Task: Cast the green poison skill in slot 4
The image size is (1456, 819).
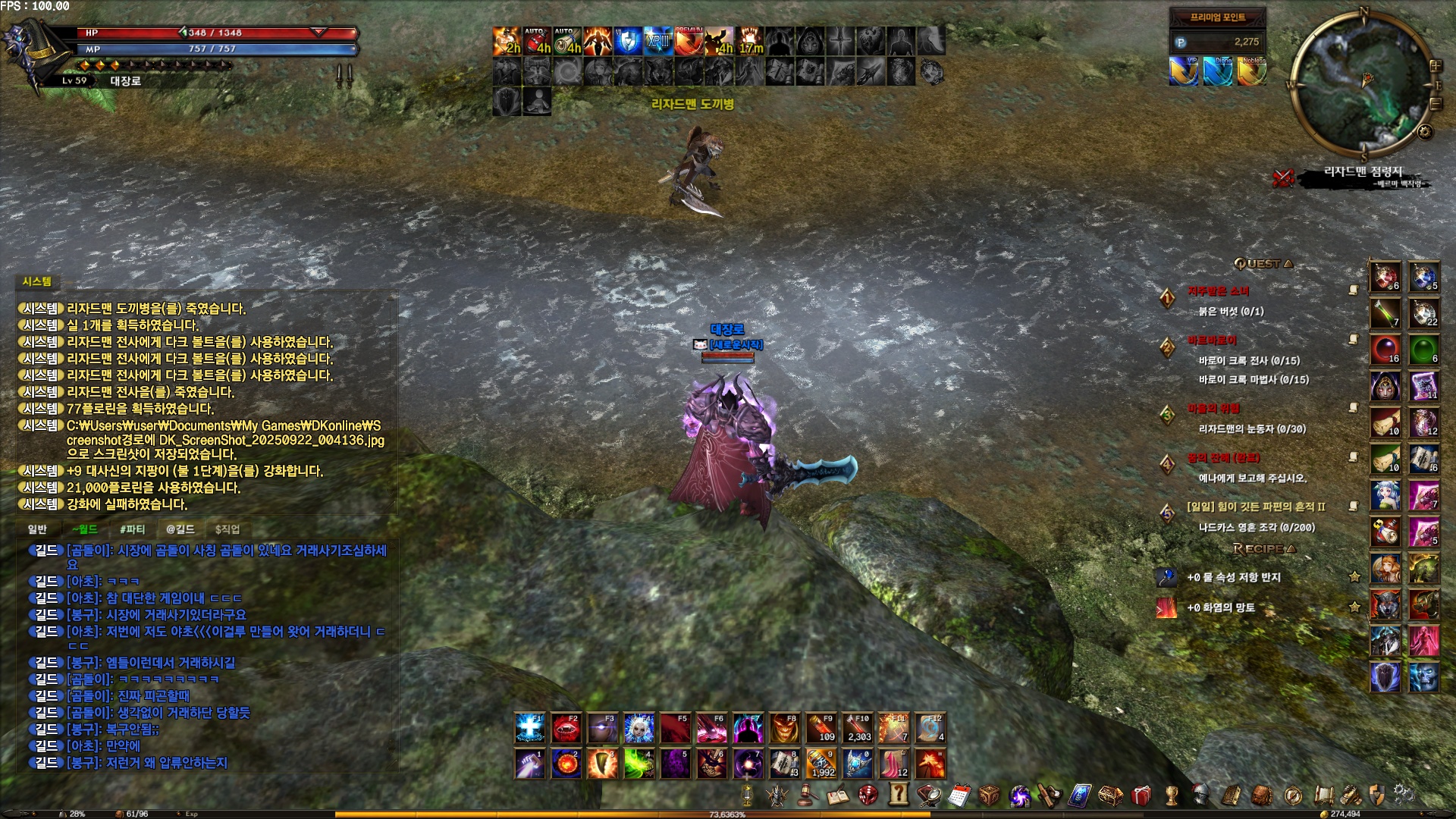Action: point(639,764)
